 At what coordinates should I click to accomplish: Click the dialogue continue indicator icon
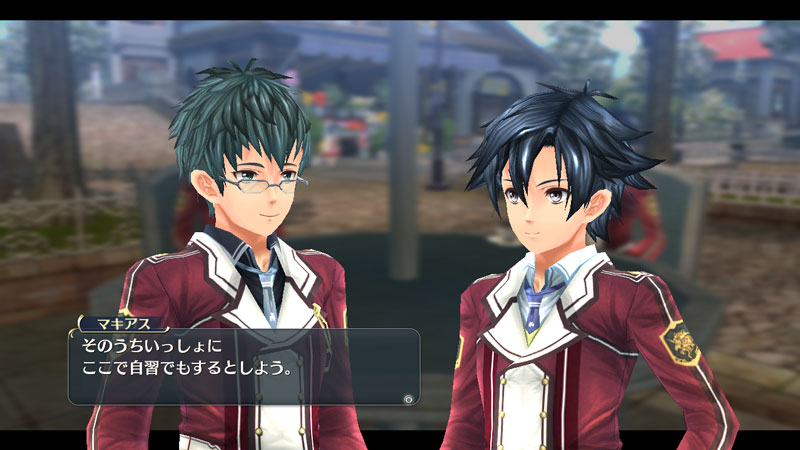click(x=408, y=397)
